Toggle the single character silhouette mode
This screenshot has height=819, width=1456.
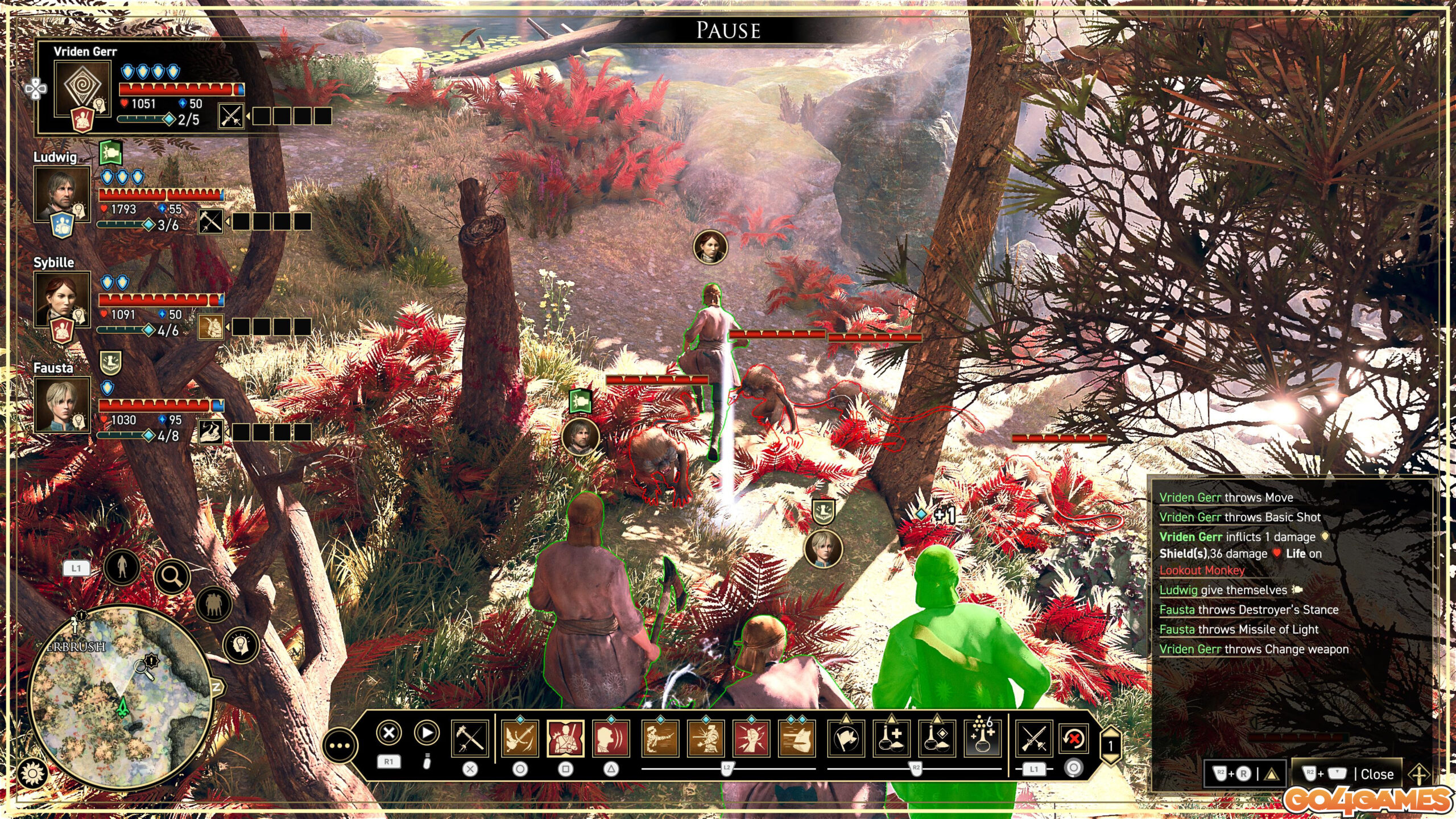[122, 567]
